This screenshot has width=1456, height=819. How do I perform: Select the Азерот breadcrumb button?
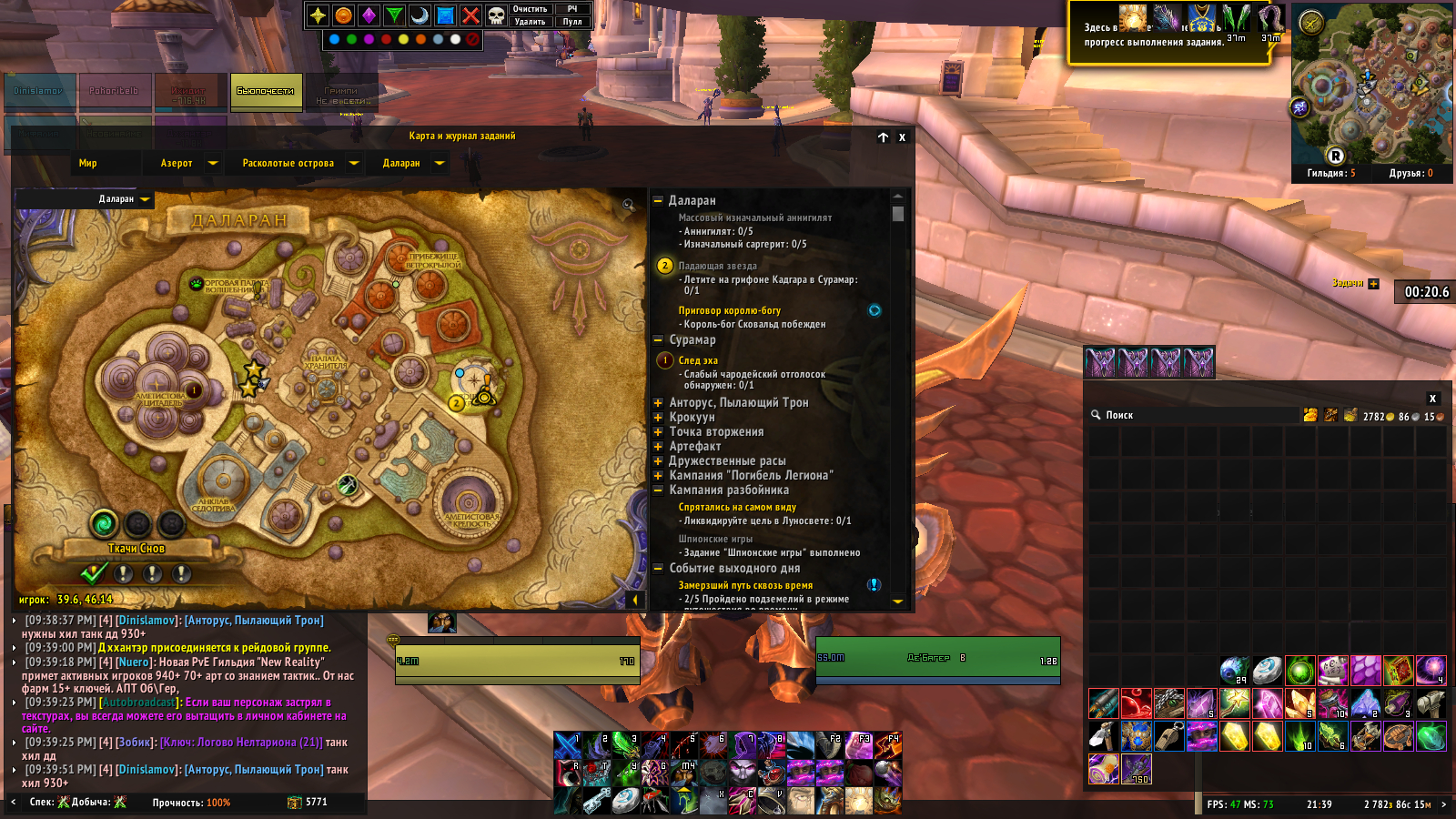(177, 164)
